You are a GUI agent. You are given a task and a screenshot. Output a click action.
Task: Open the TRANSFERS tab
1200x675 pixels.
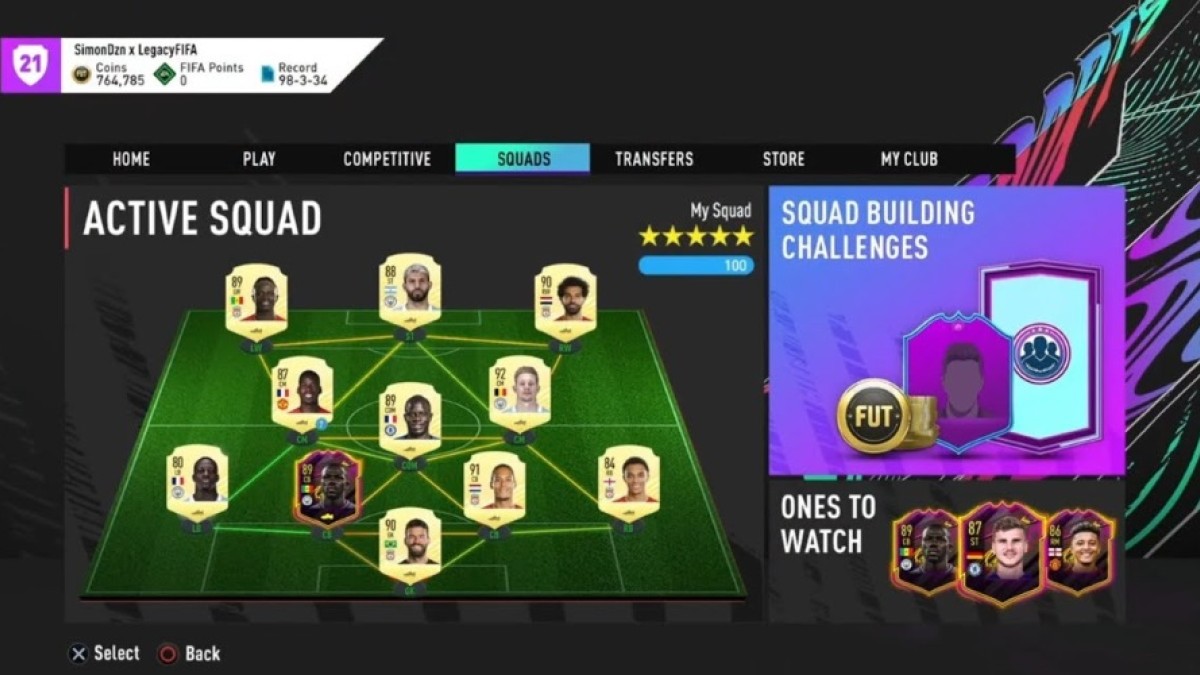(x=654, y=159)
